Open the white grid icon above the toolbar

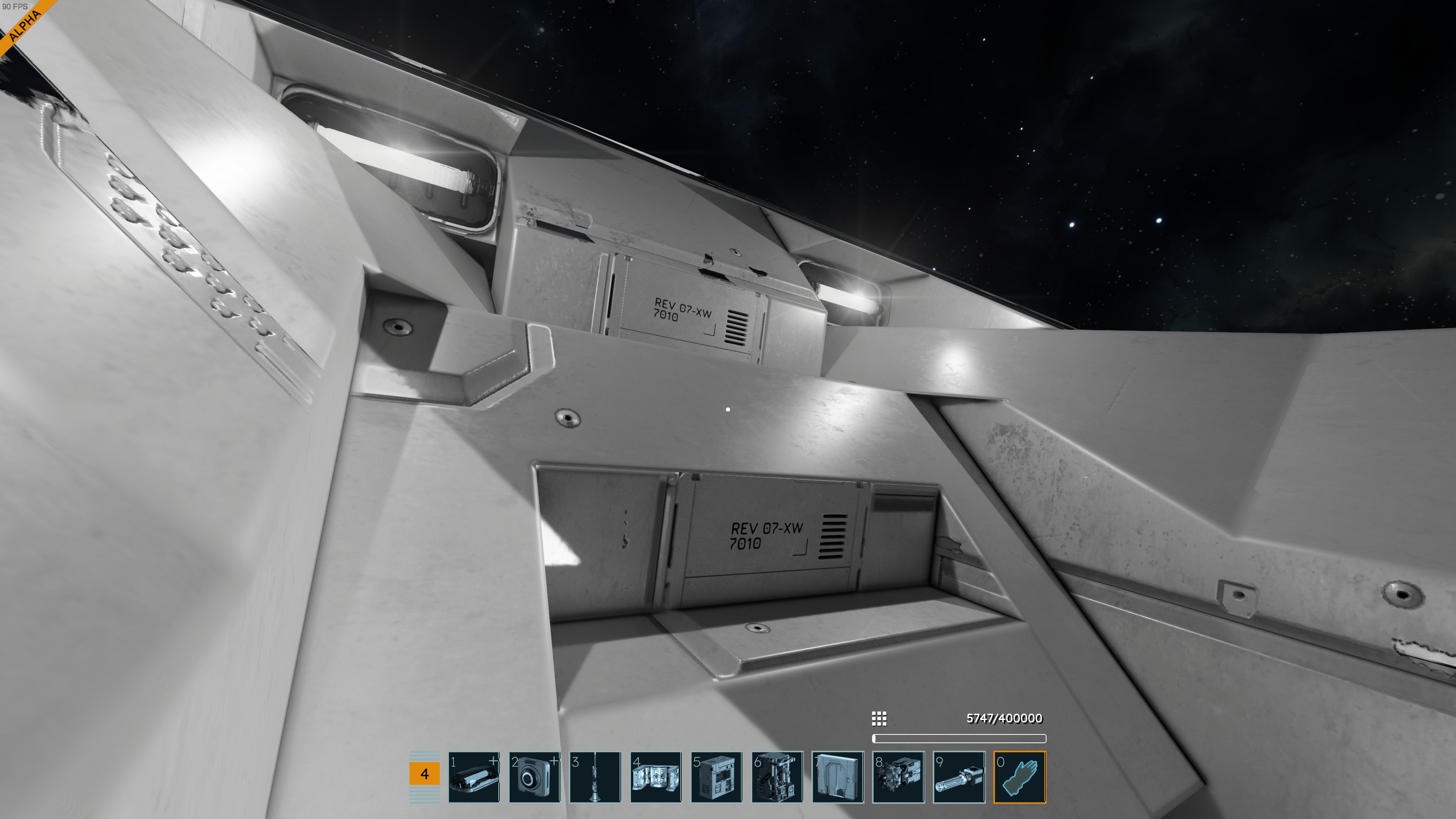879,719
